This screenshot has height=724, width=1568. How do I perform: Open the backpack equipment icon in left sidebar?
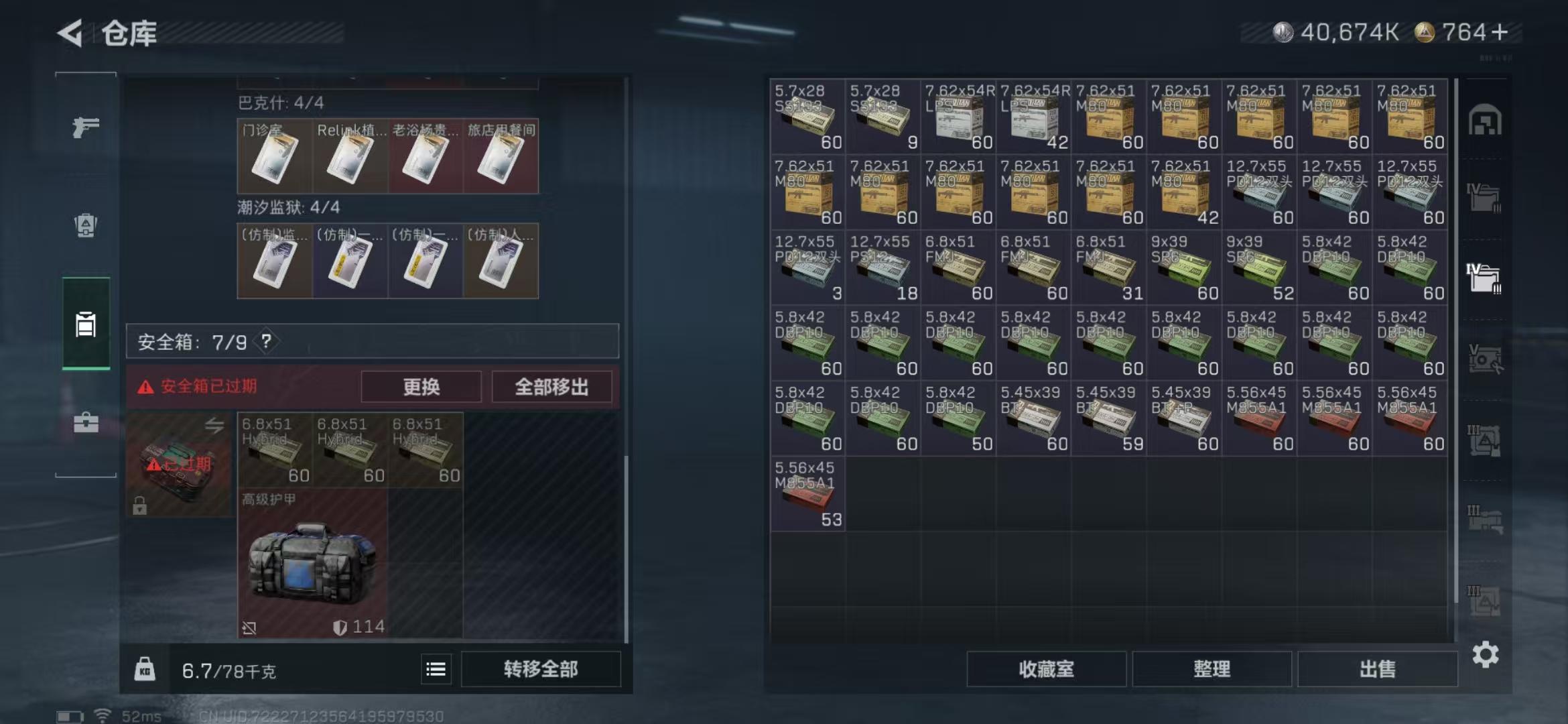tap(84, 224)
